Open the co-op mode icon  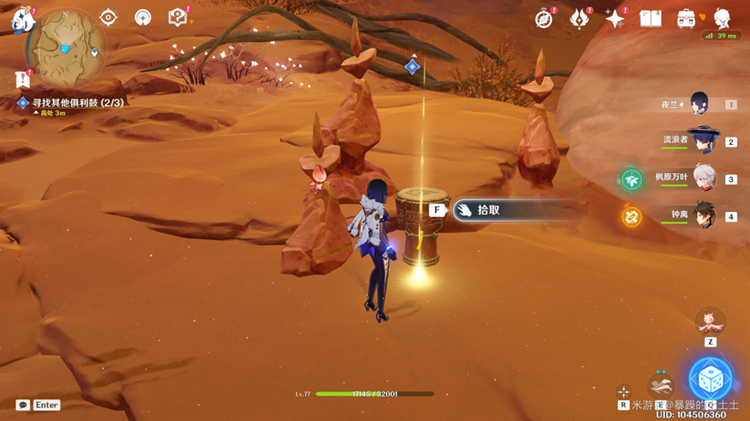(143, 17)
